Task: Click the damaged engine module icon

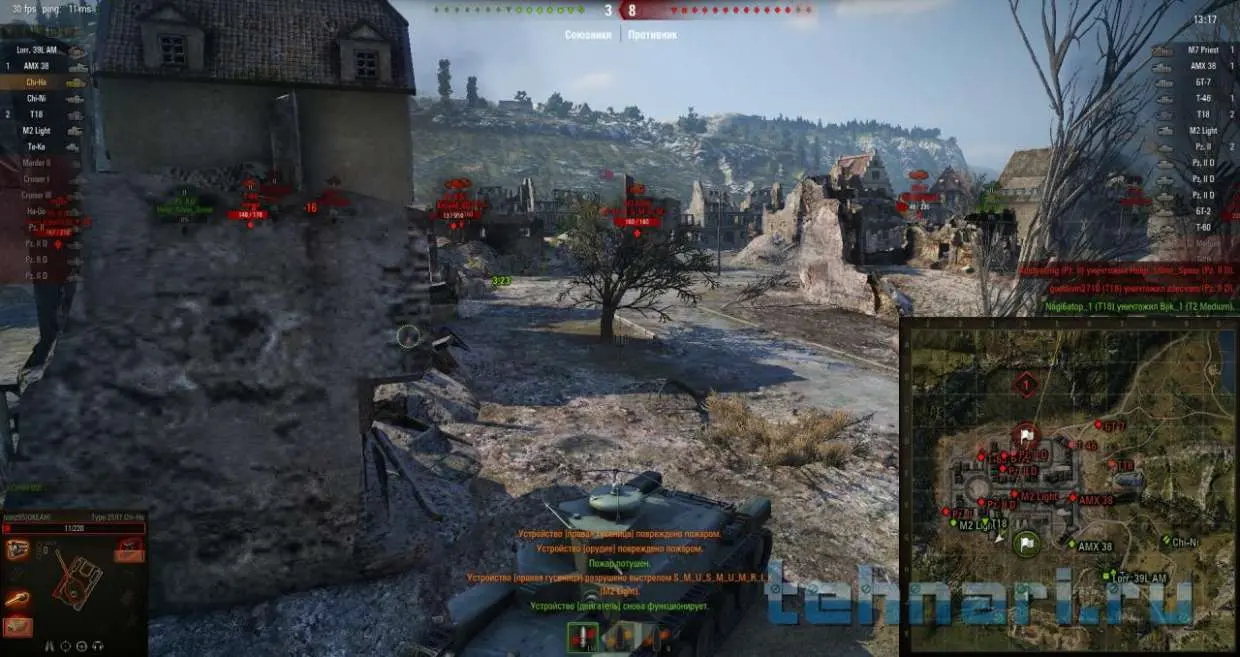Action: [x=19, y=549]
